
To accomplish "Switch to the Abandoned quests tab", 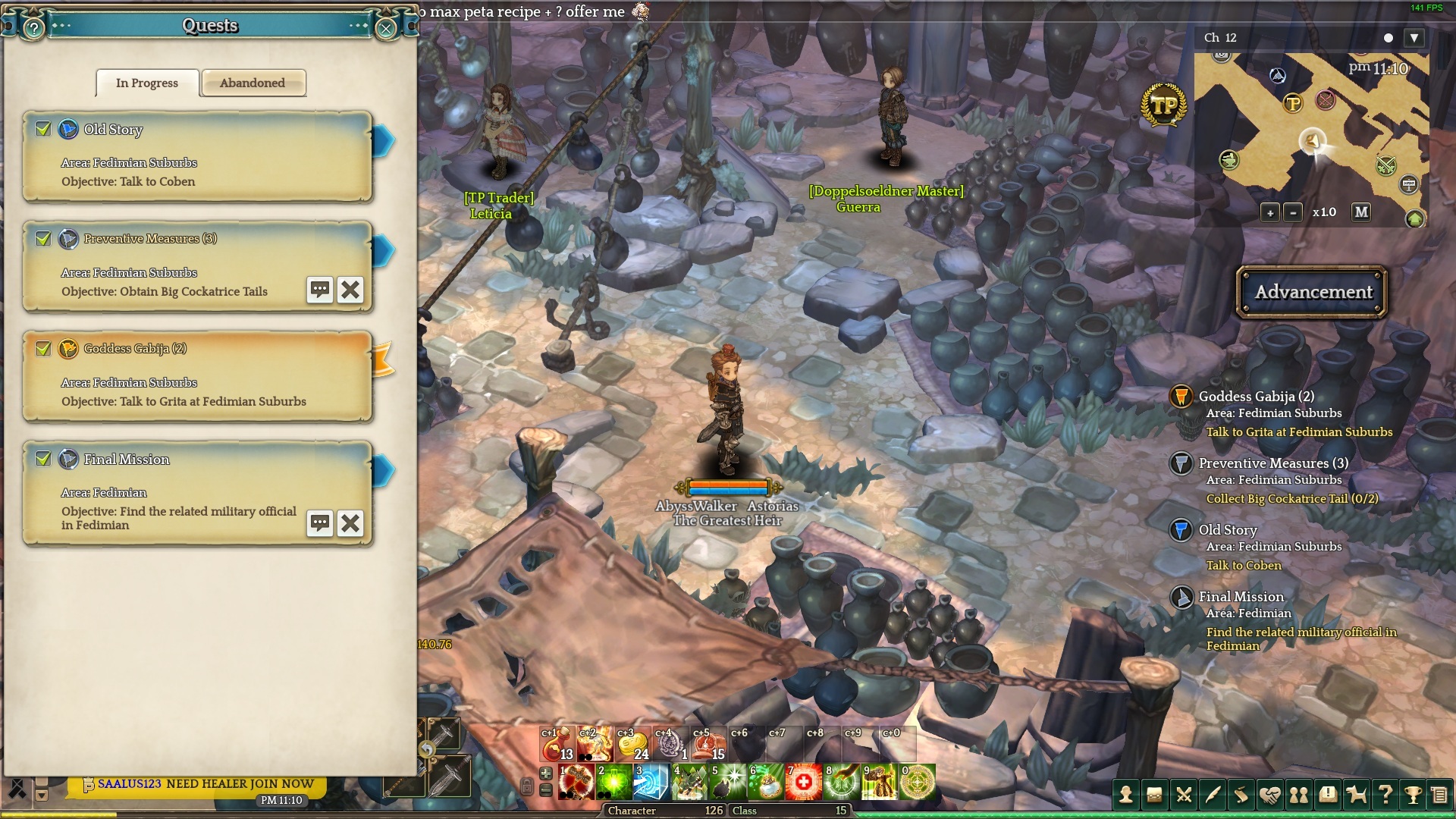I will click(253, 83).
